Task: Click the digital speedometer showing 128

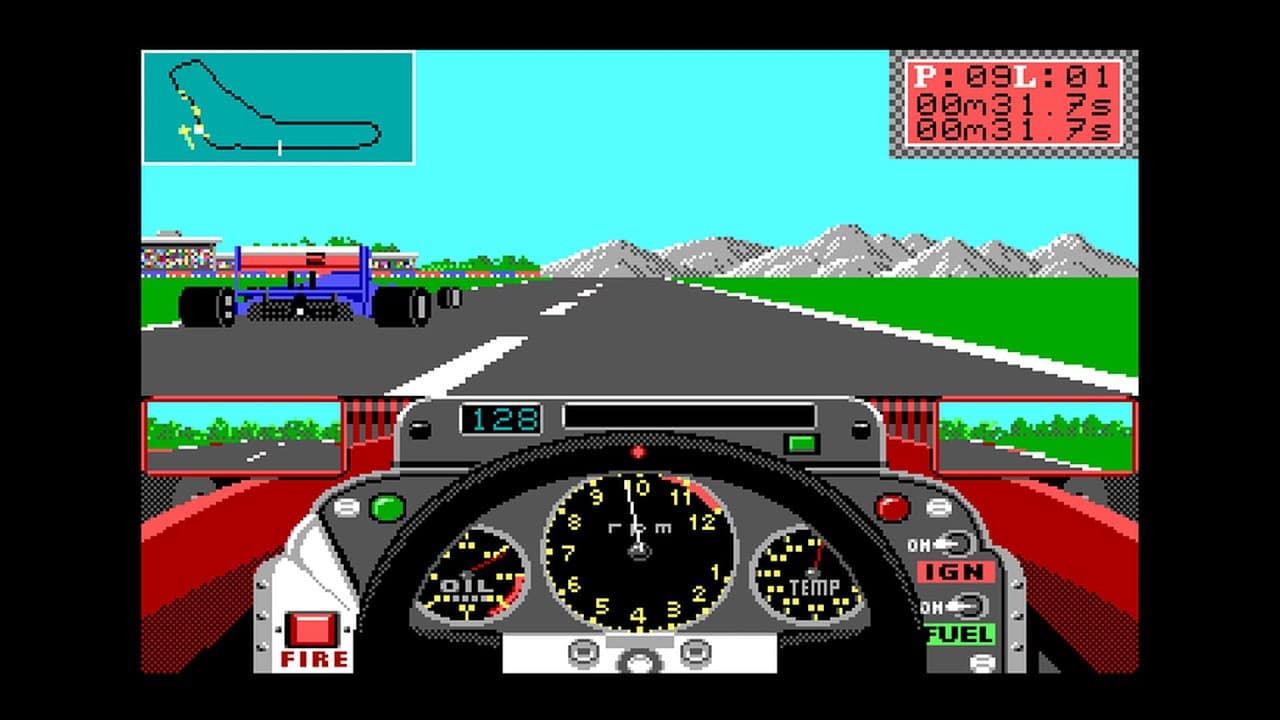Action: pos(501,419)
